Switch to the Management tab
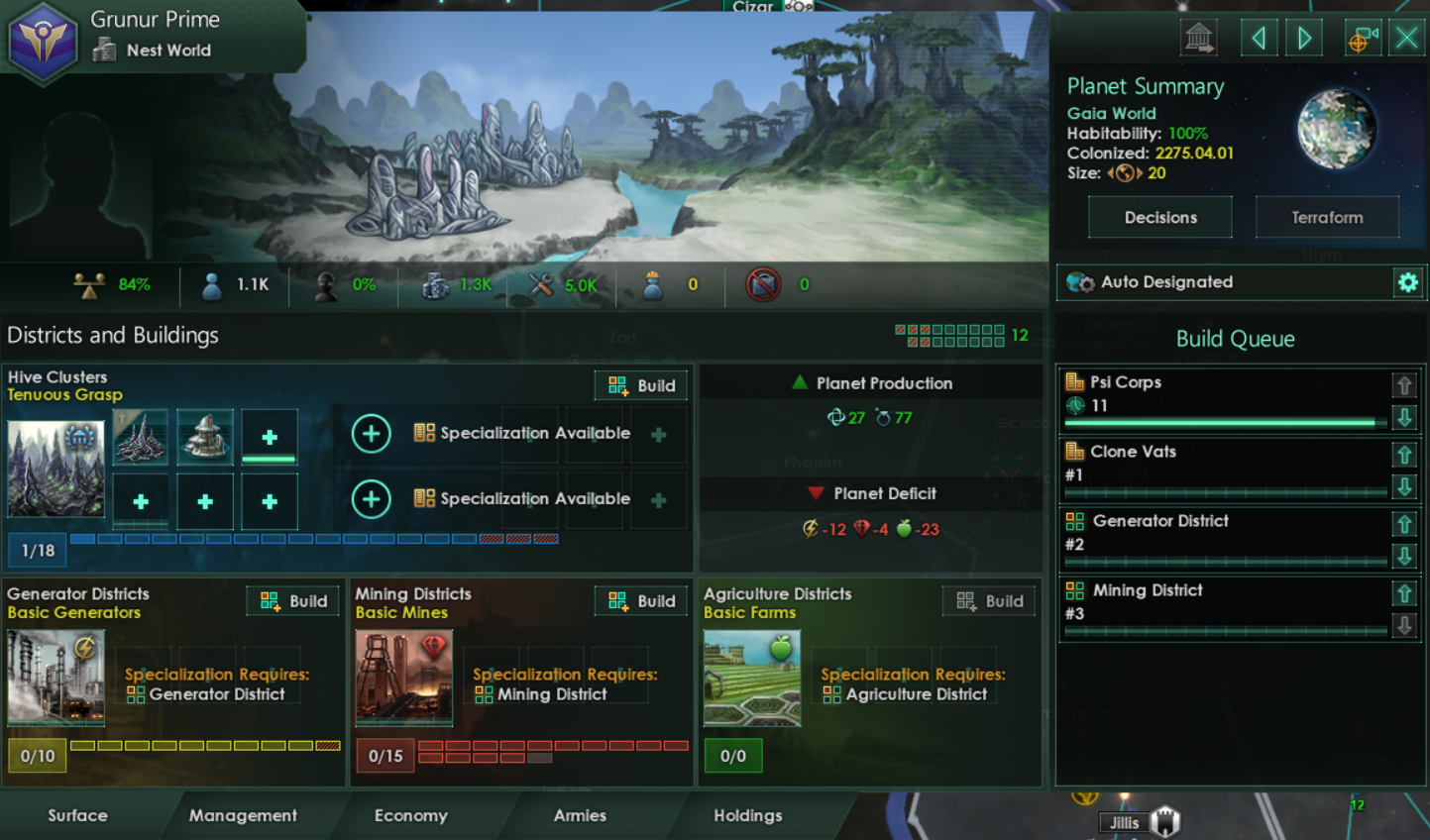1430x840 pixels. [x=242, y=815]
